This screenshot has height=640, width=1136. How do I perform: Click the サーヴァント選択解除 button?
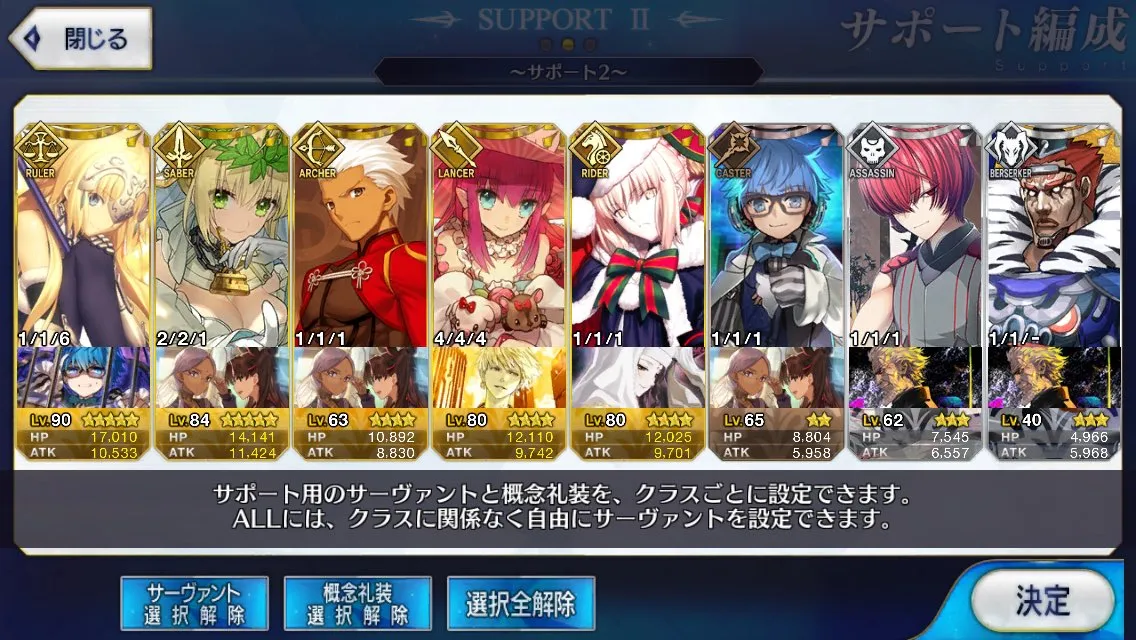[x=194, y=603]
